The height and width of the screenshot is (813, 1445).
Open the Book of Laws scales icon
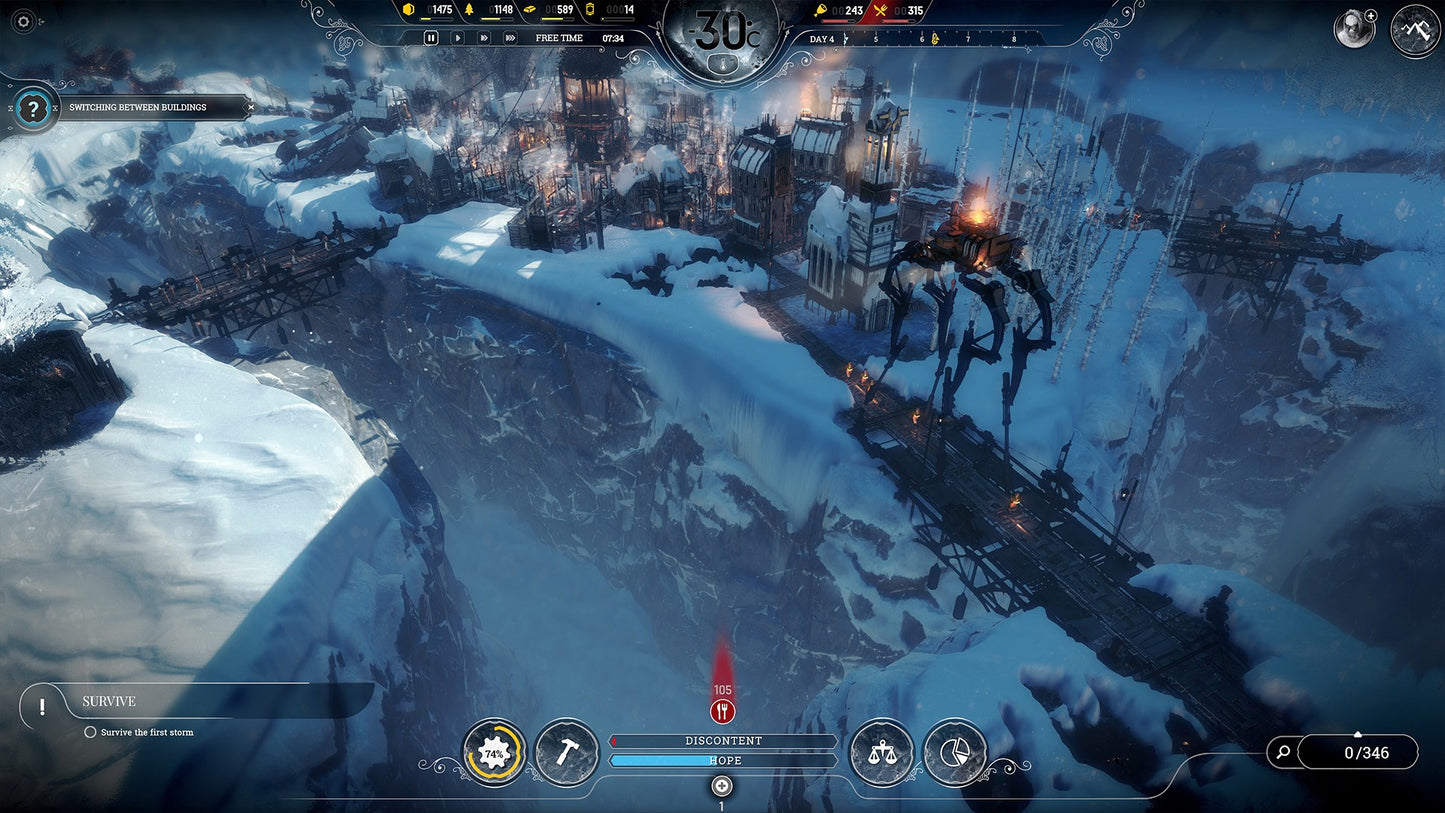click(881, 754)
